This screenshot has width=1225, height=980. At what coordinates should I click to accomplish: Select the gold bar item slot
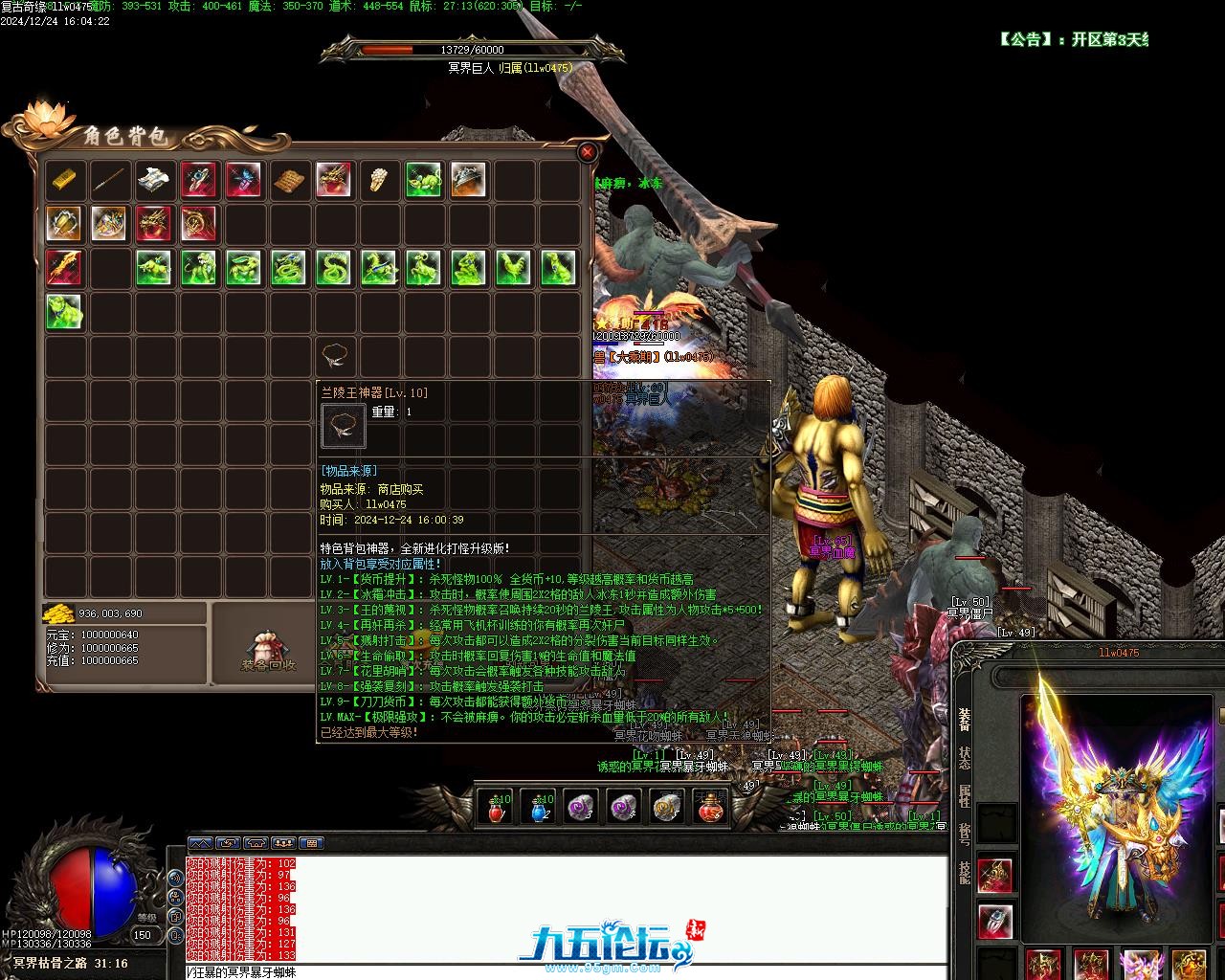[64, 179]
